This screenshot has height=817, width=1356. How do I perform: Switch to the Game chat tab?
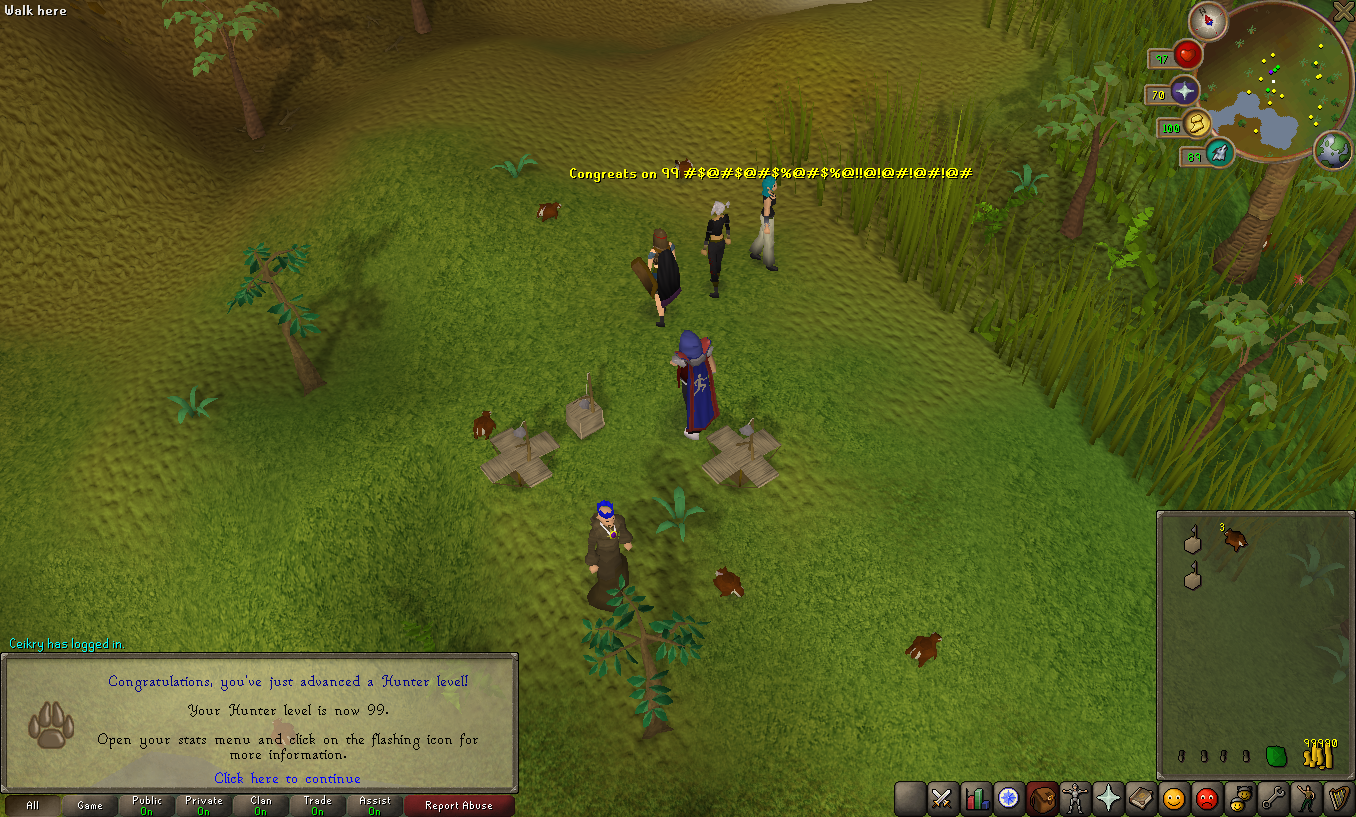[90, 805]
